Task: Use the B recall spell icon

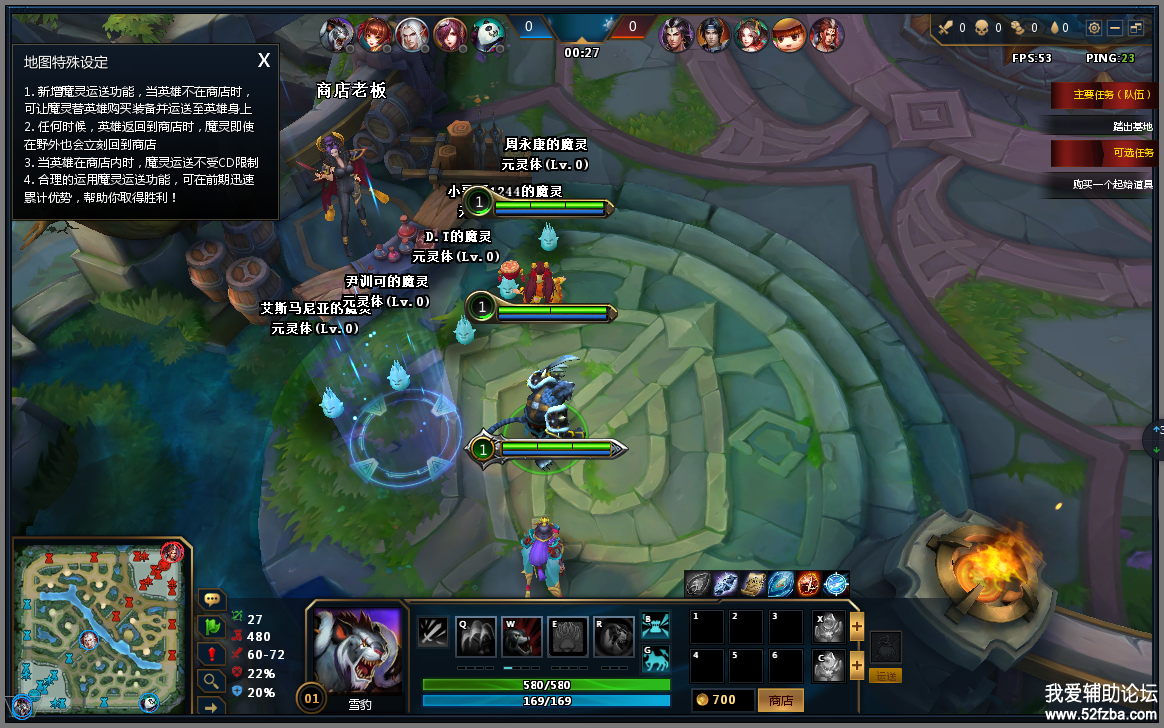Action: [656, 626]
